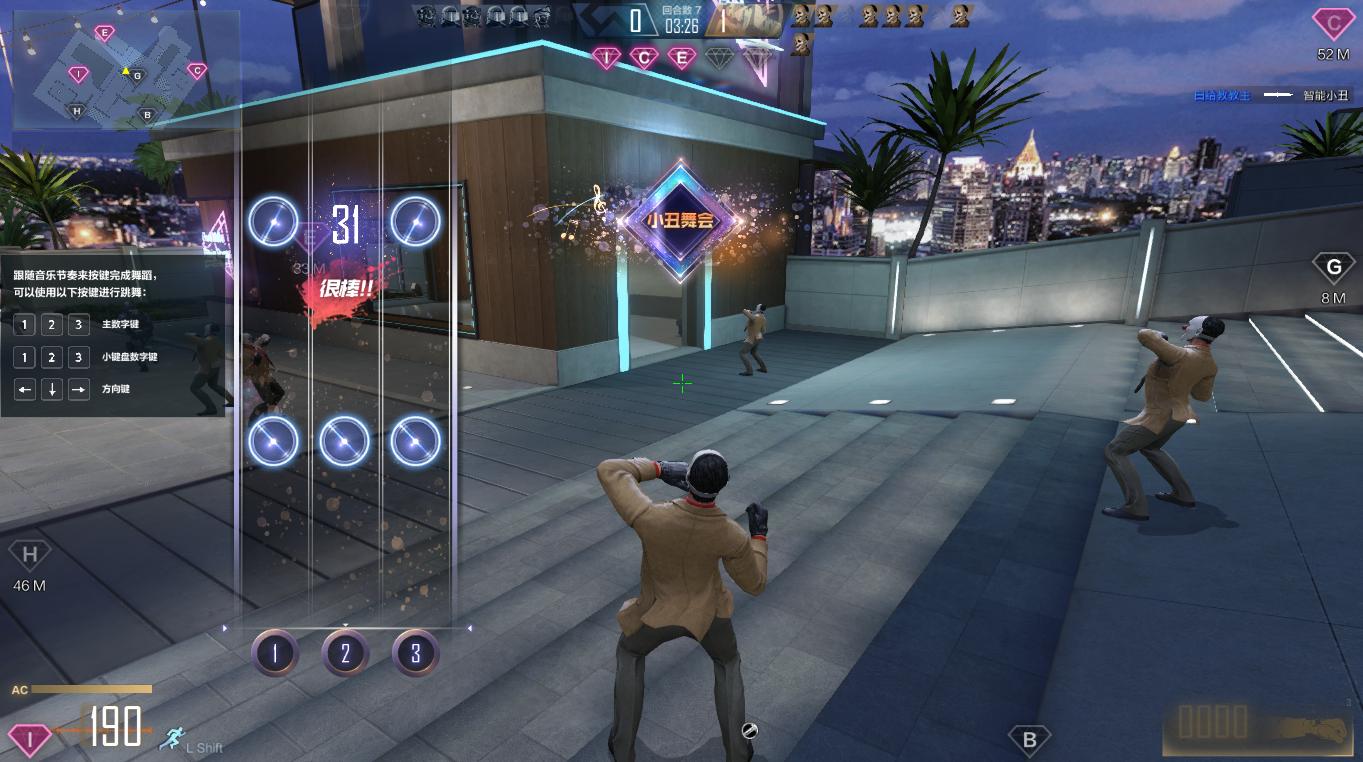
Task: Click the H waypoint marker showing 46 M
Action: click(x=29, y=555)
